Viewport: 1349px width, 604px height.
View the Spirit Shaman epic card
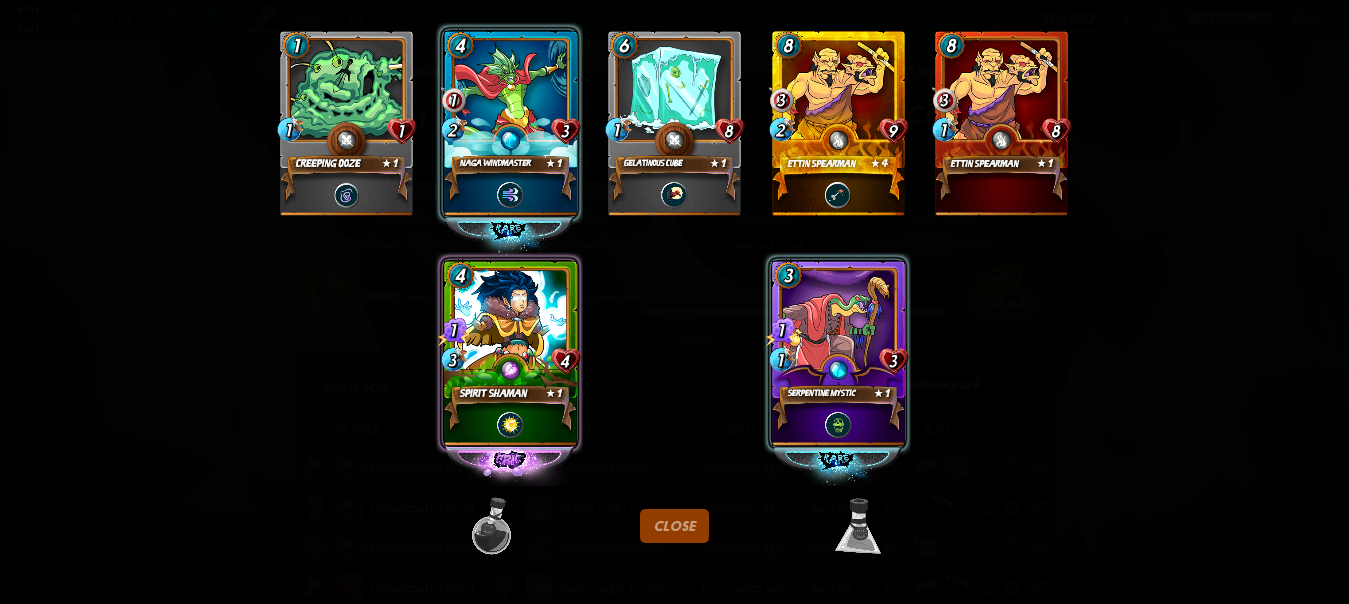pos(510,353)
